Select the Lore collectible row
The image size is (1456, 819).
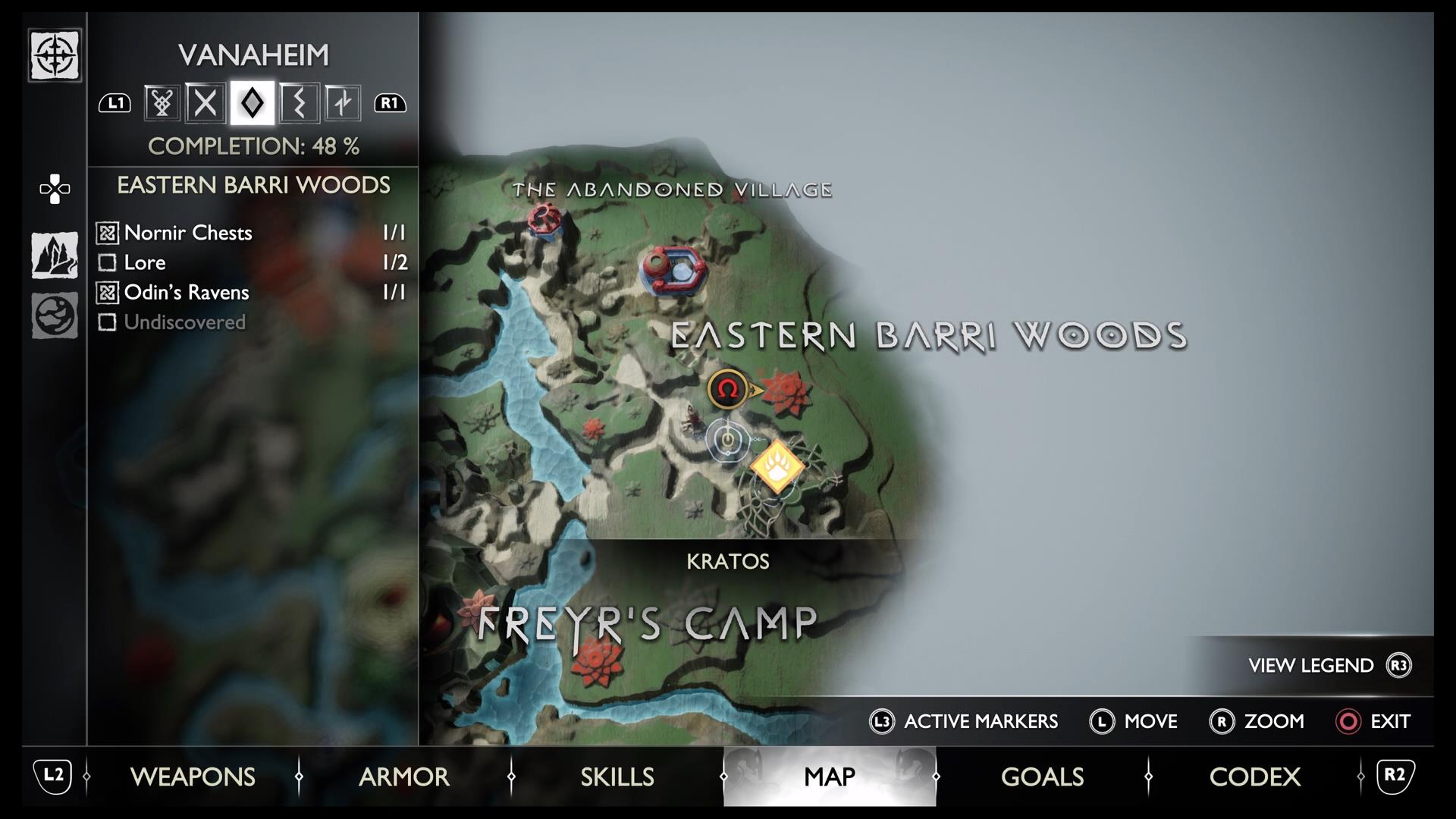pyautogui.click(x=253, y=262)
